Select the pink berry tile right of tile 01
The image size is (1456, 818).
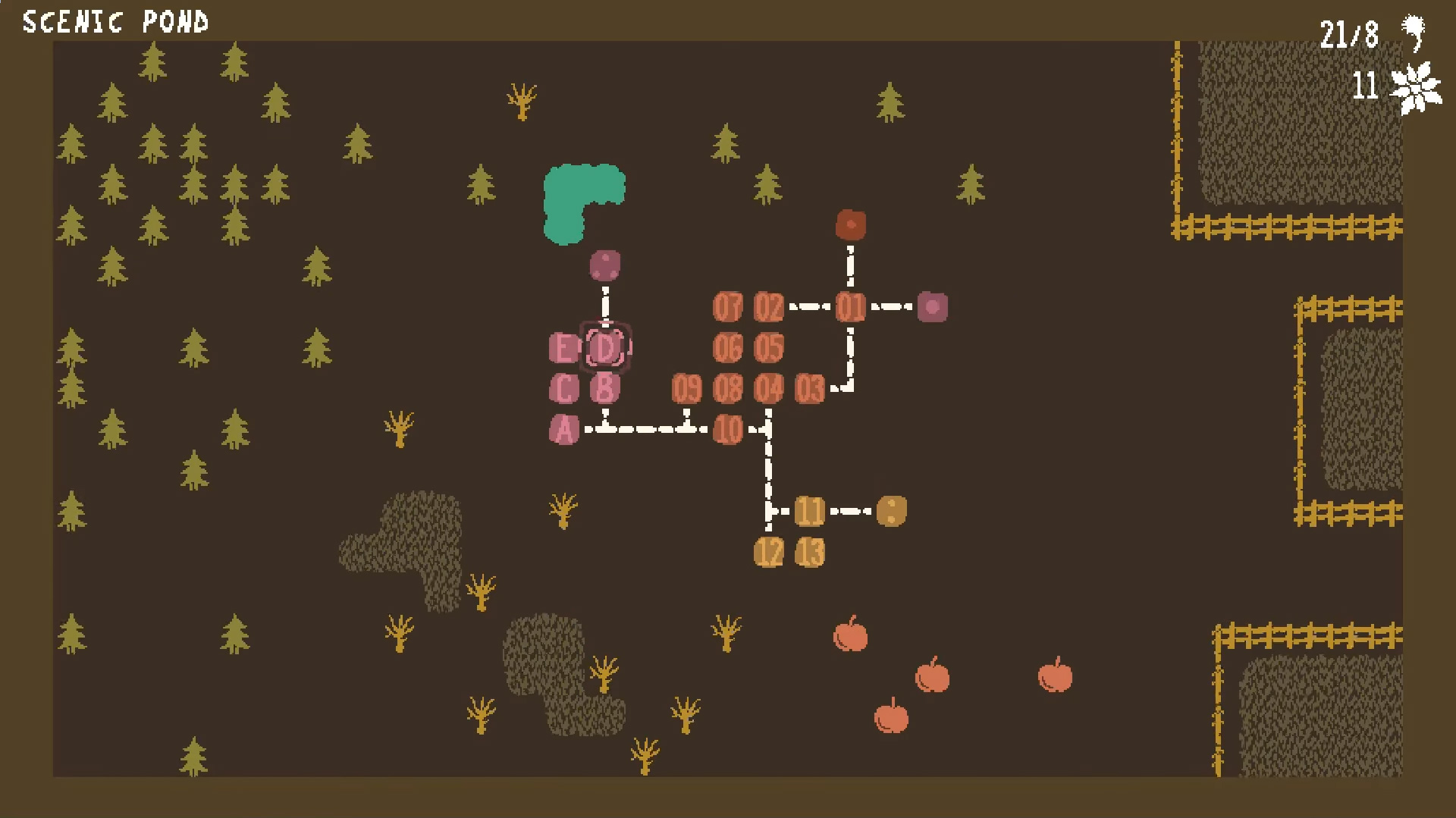coord(931,306)
